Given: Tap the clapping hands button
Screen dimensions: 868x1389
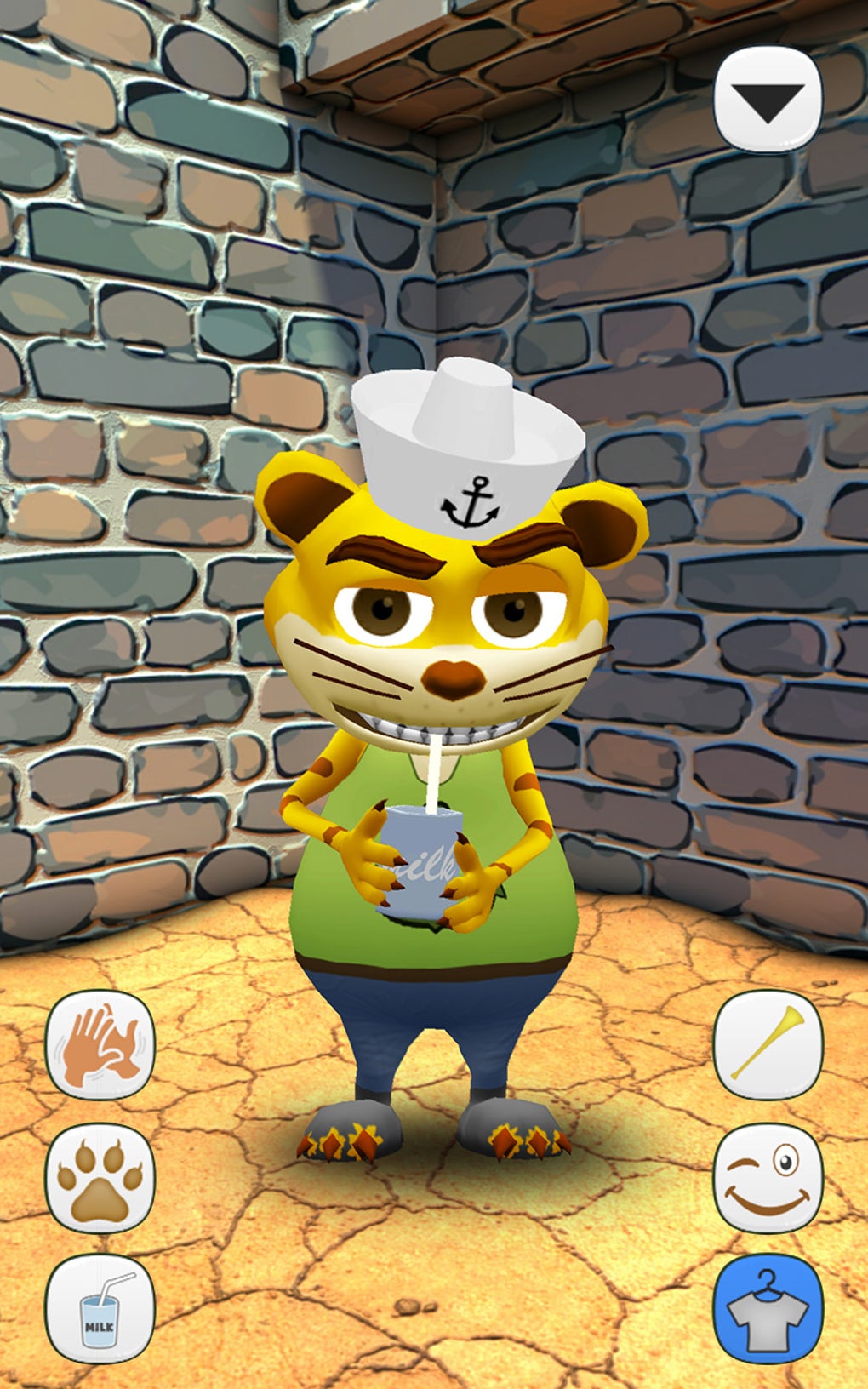Looking at the screenshot, I should [x=100, y=1044].
